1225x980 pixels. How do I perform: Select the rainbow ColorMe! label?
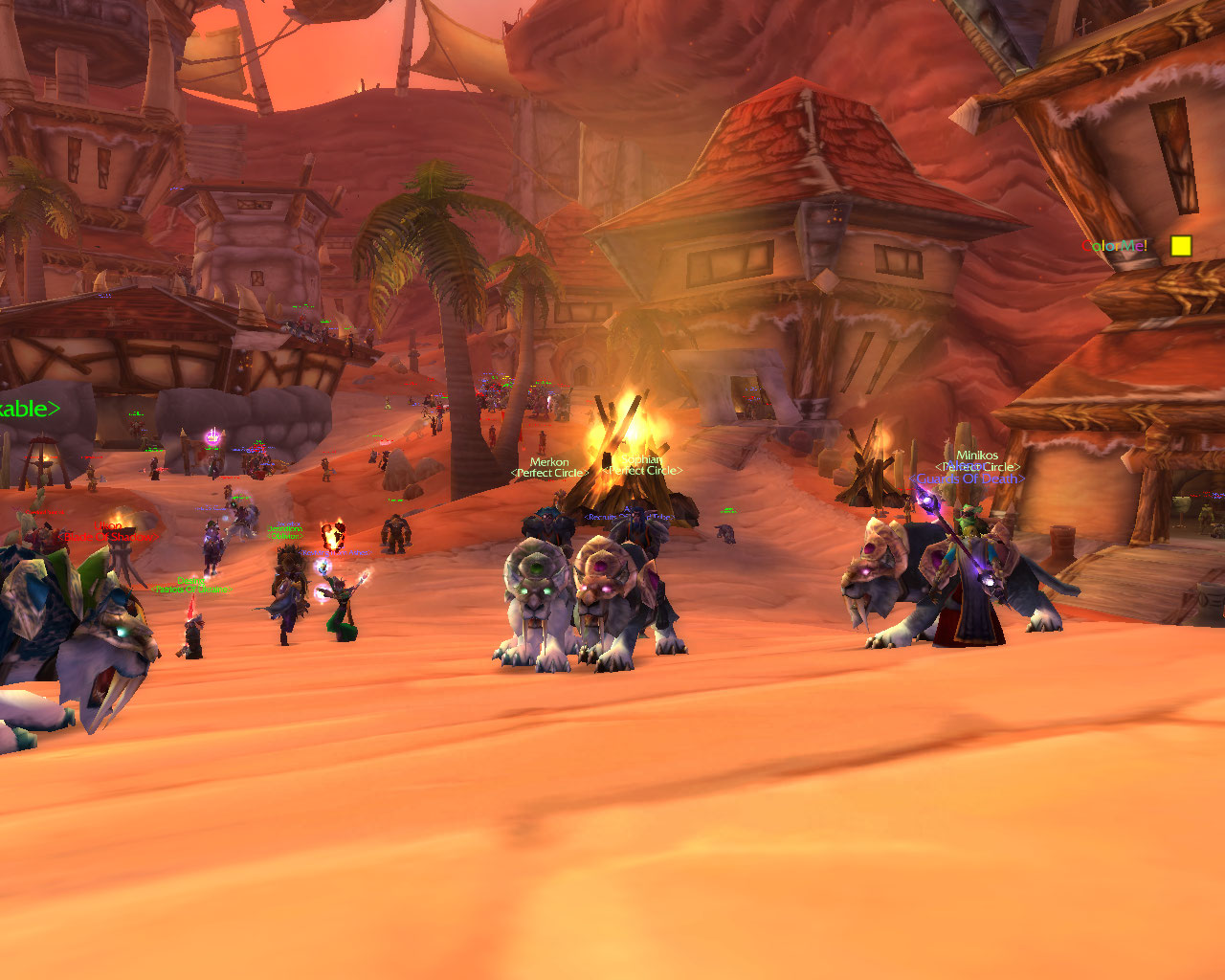(1114, 246)
